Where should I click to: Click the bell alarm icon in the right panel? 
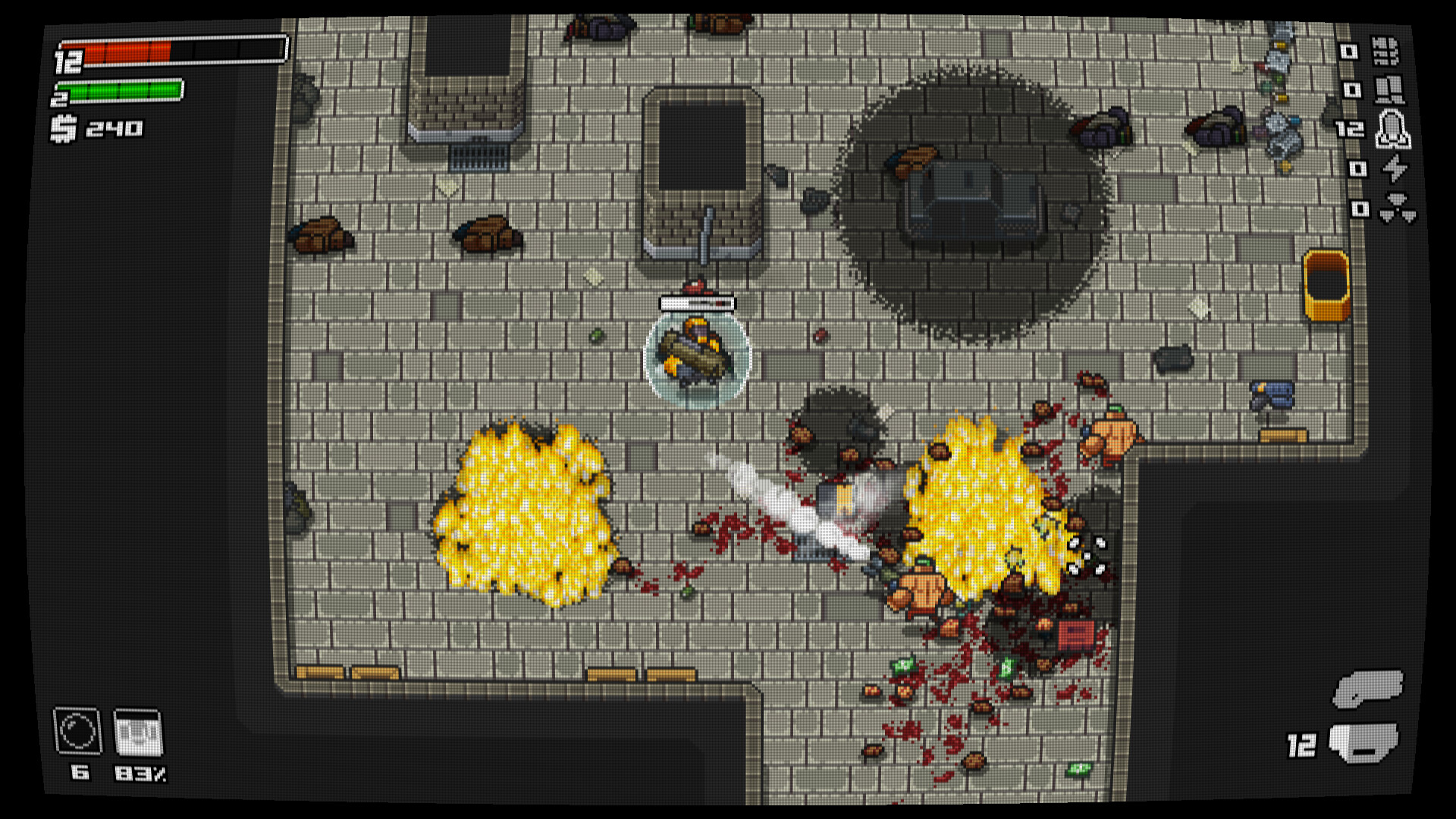1392,130
